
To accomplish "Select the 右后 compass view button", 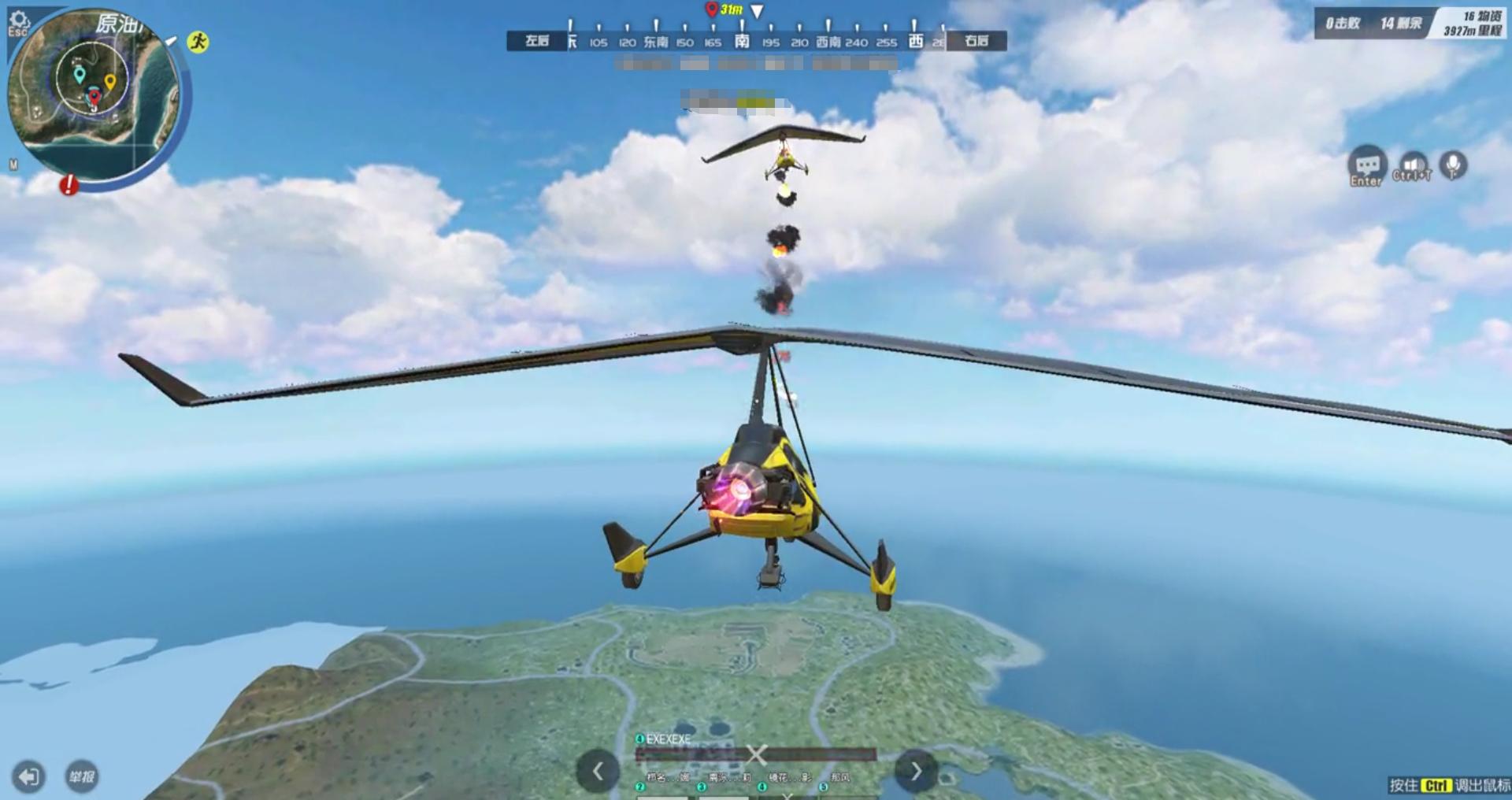I will click(976, 41).
